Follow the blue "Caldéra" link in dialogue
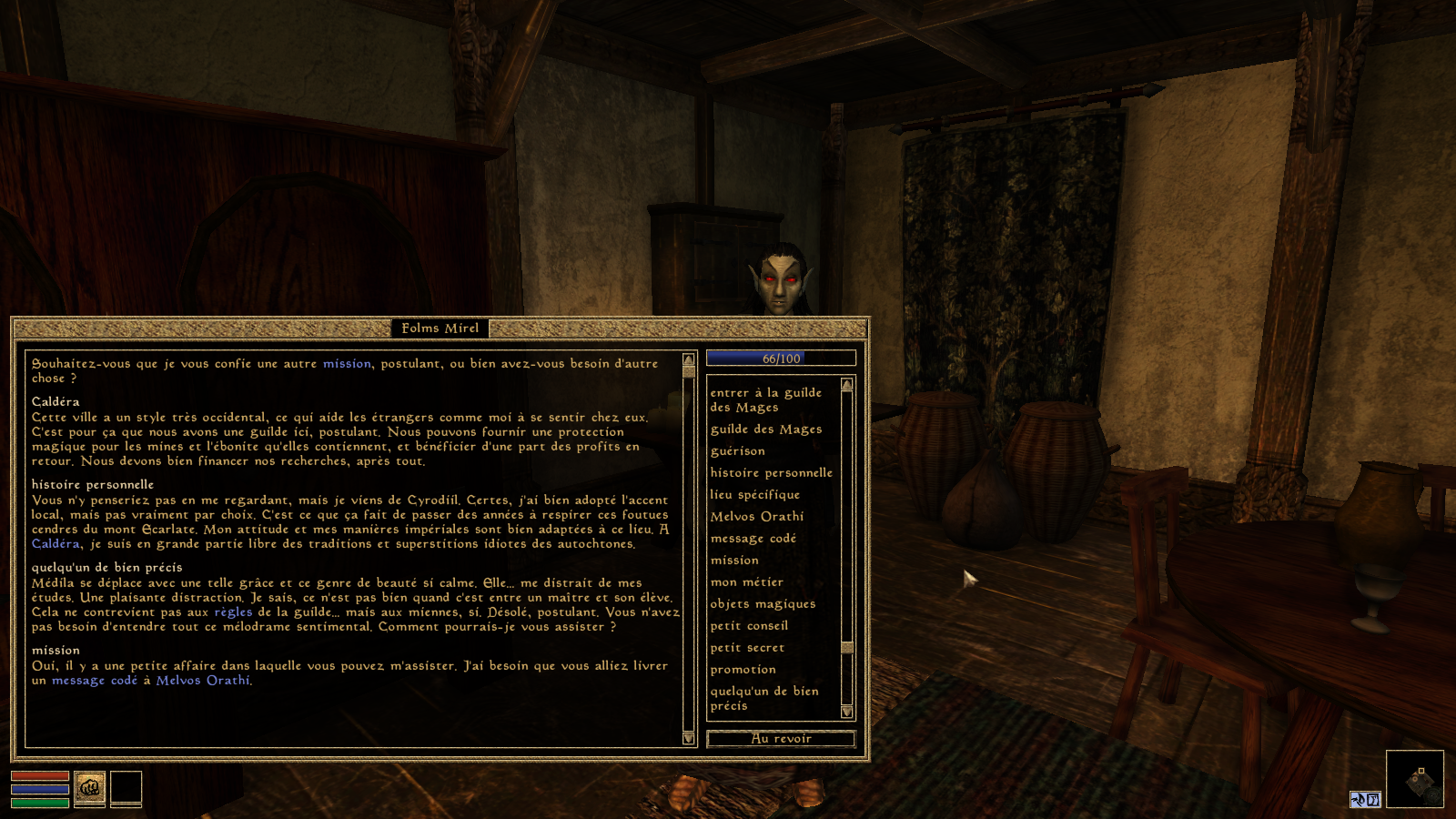The width and height of the screenshot is (1456, 819). pos(56,544)
